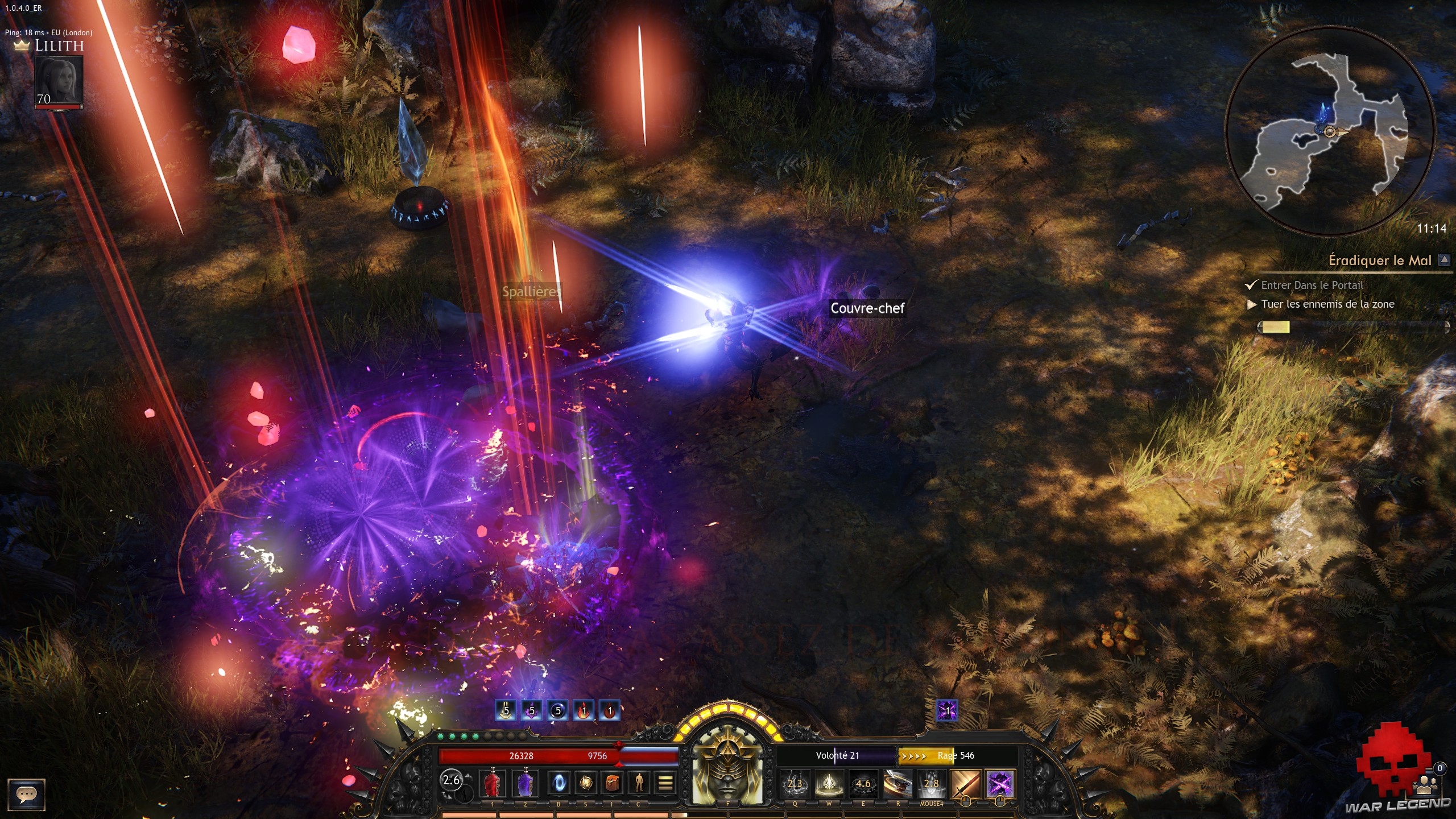Use the red health potion
The image size is (1456, 819).
(x=493, y=784)
